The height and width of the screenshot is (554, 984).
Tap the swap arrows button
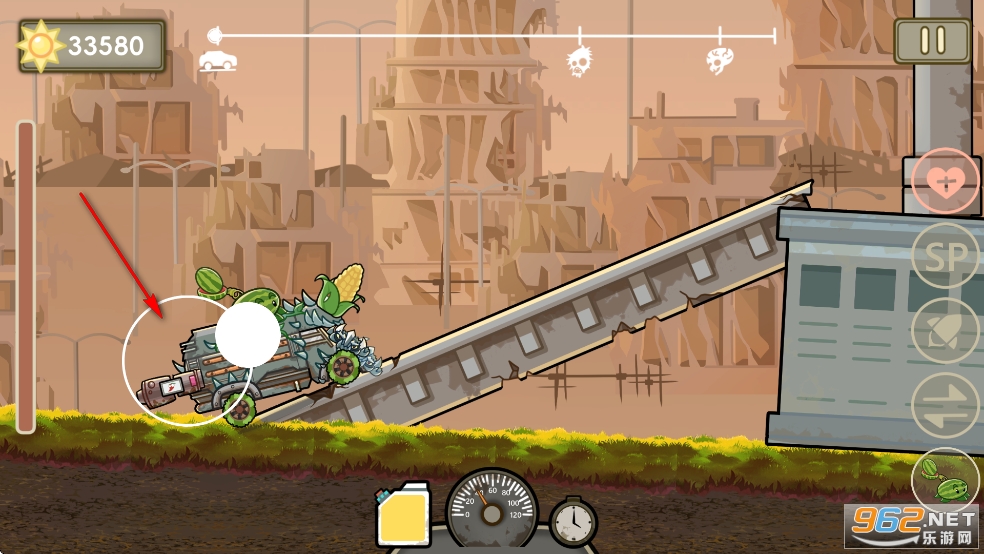tap(946, 406)
